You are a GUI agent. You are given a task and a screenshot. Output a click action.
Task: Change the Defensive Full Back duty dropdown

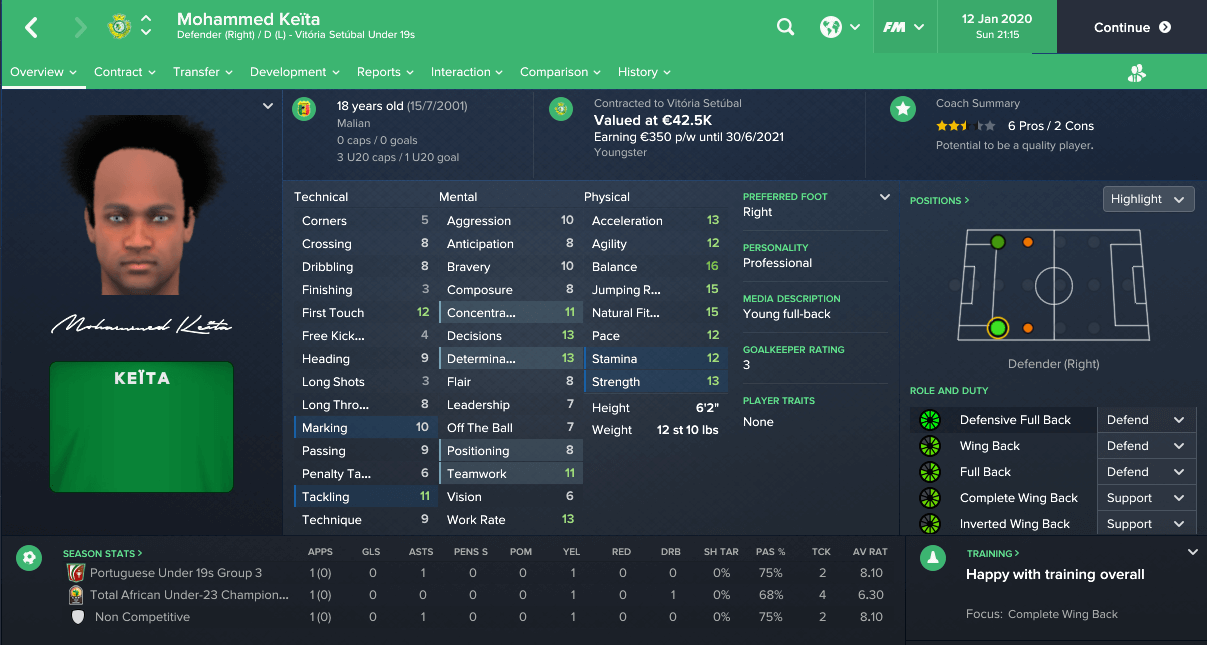1145,420
